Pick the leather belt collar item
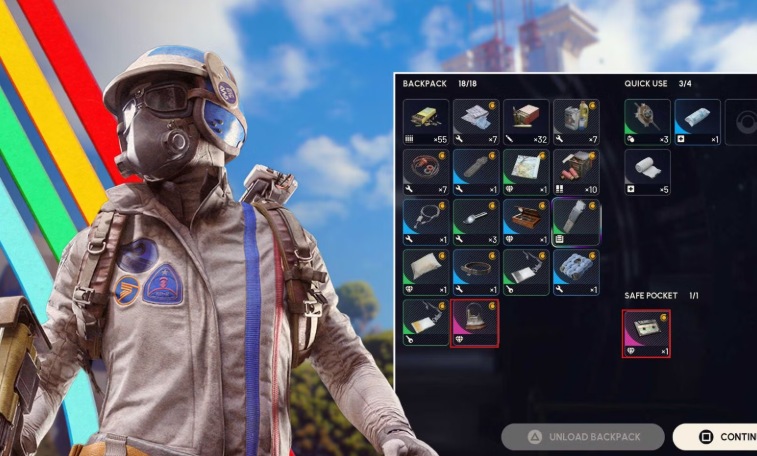 click(476, 272)
